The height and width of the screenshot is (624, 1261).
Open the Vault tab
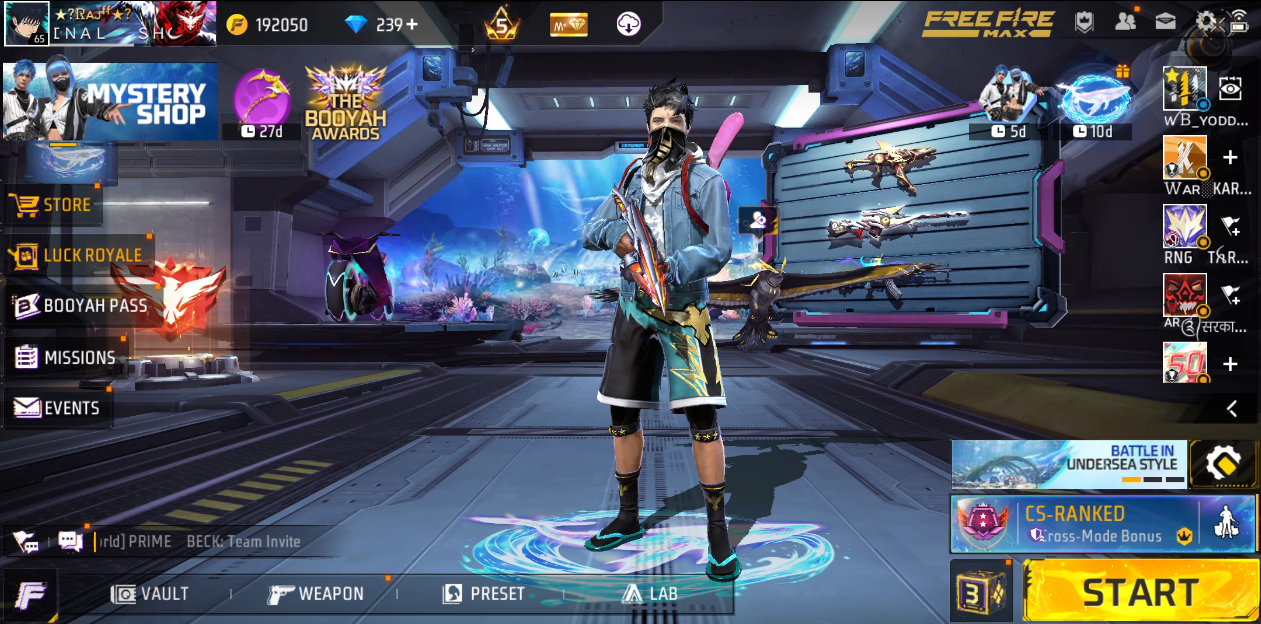point(151,594)
